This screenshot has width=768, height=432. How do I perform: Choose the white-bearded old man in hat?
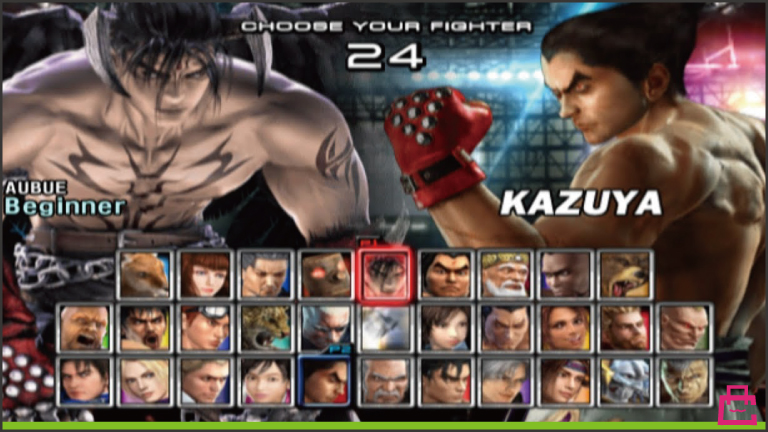pyautogui.click(x=505, y=275)
